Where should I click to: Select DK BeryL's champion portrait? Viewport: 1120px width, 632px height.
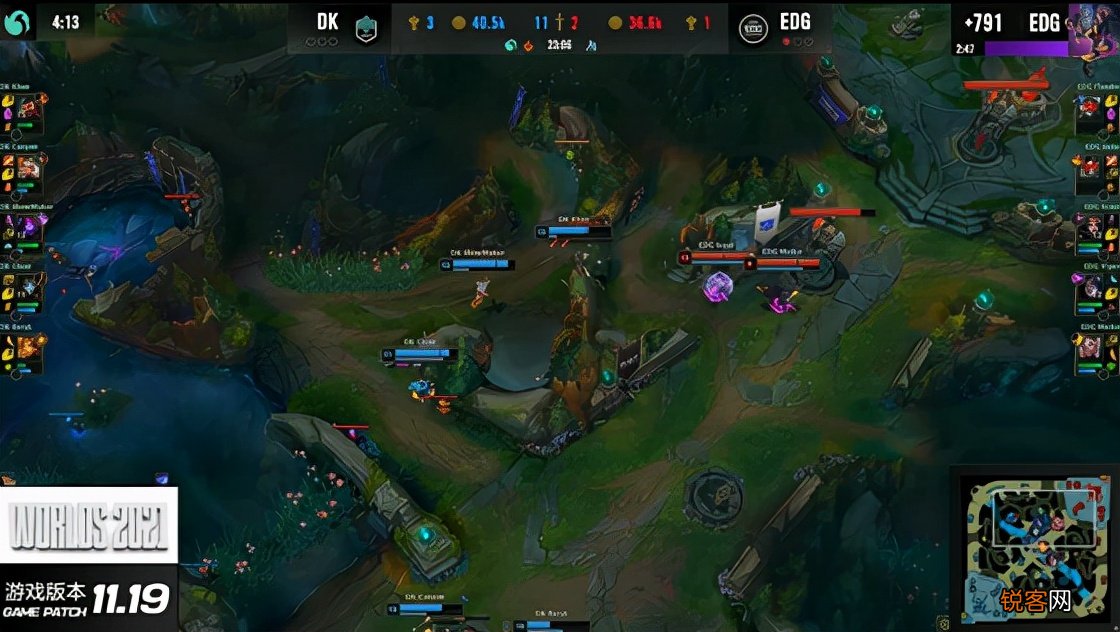(28, 346)
